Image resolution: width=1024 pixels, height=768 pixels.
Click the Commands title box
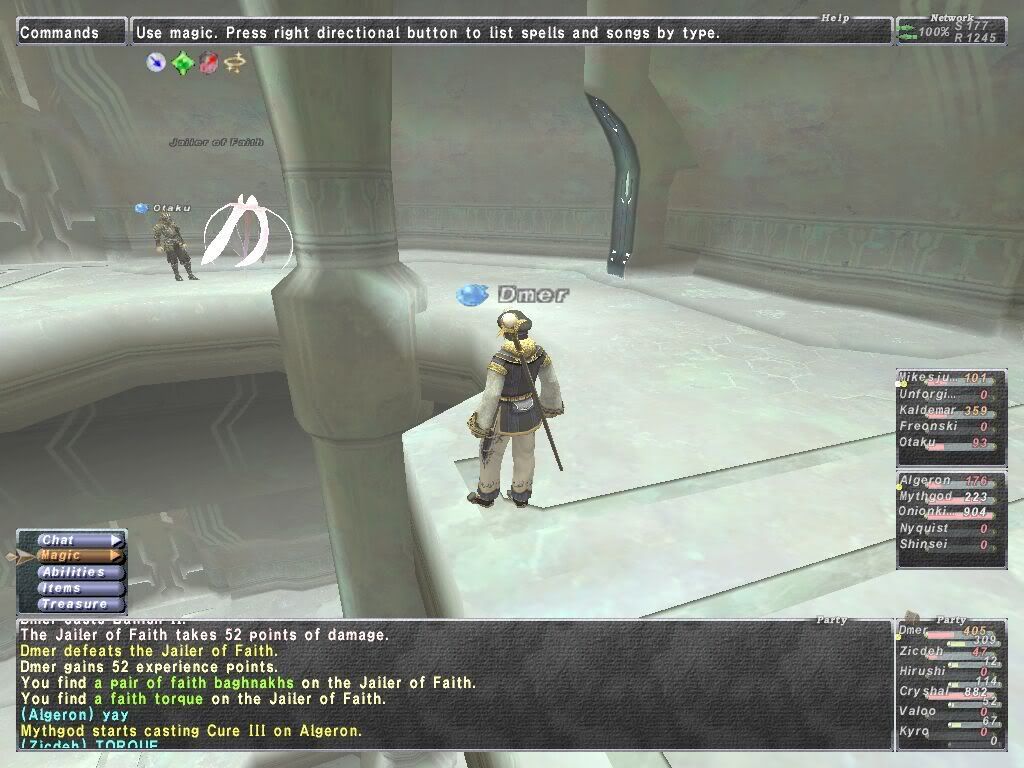point(72,33)
